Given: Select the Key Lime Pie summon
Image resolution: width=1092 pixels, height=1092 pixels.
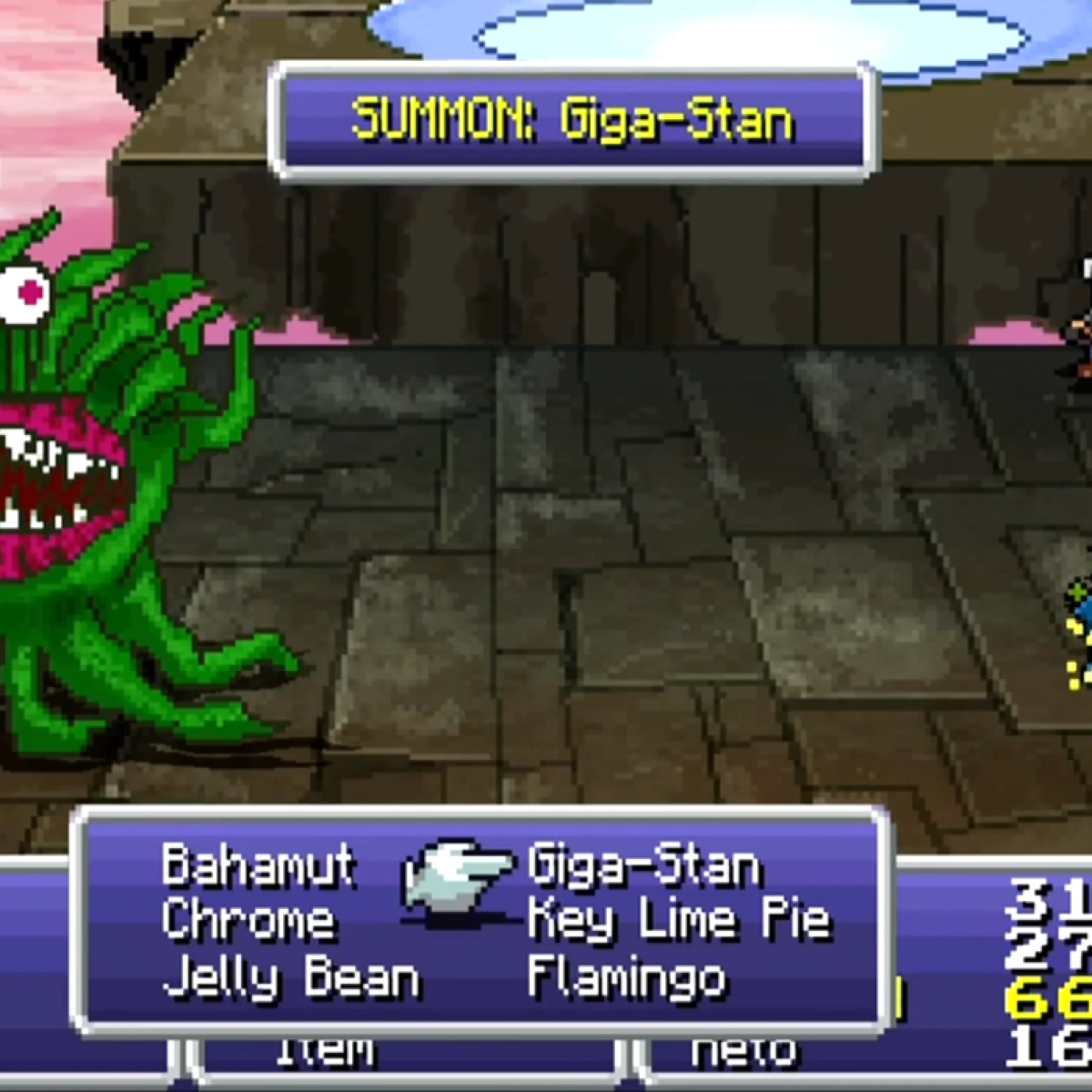Looking at the screenshot, I should (679, 921).
